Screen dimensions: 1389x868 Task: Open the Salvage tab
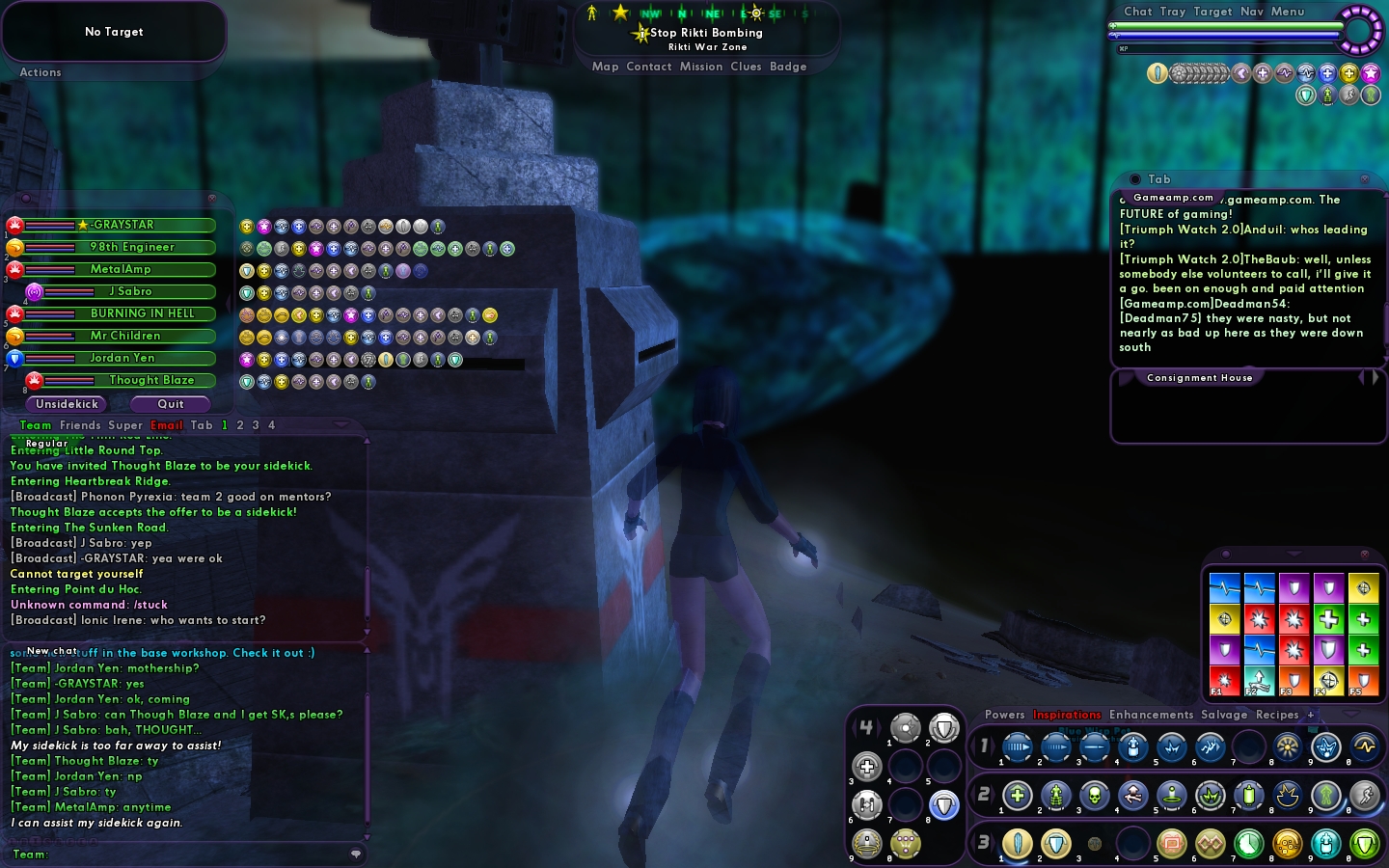(x=1224, y=715)
